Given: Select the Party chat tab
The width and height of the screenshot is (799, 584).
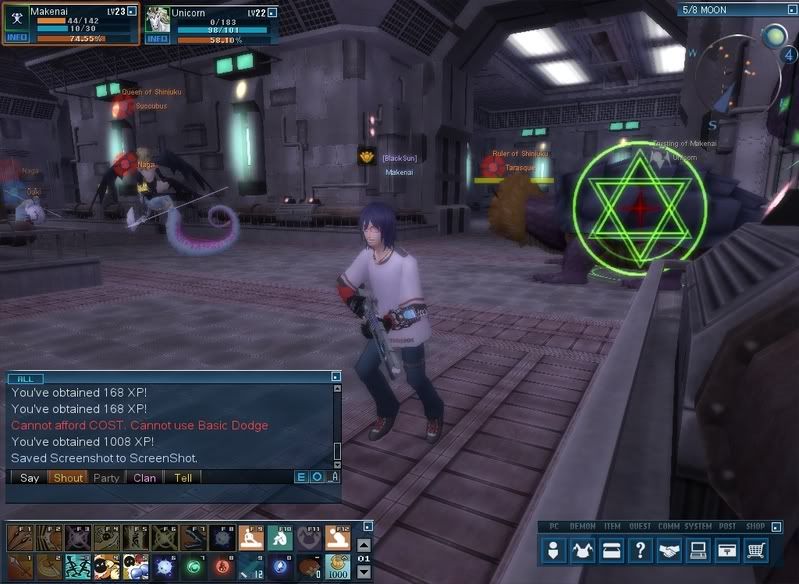Looking at the screenshot, I should pos(106,478).
